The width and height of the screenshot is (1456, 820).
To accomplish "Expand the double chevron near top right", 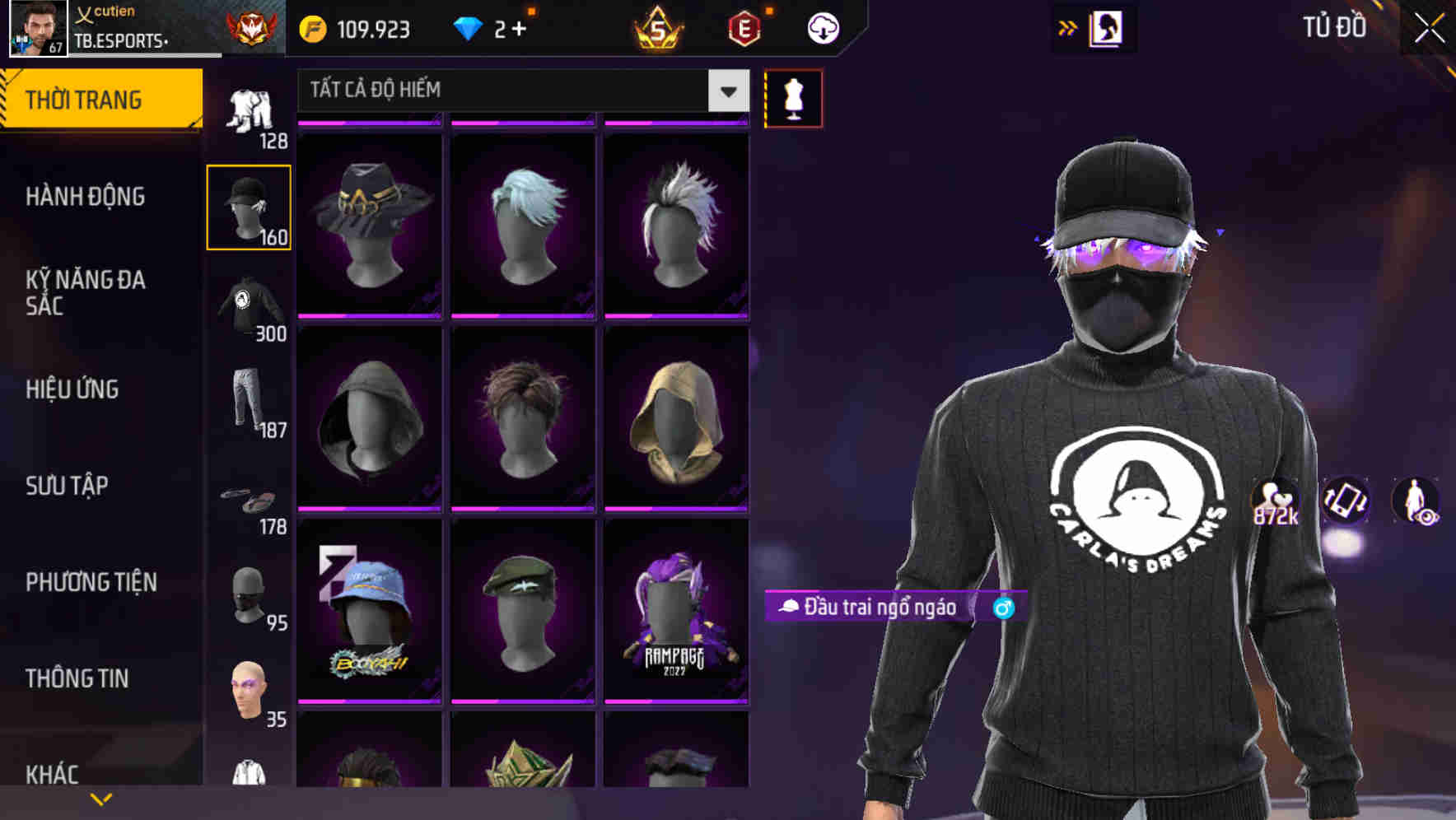I will pyautogui.click(x=1066, y=27).
